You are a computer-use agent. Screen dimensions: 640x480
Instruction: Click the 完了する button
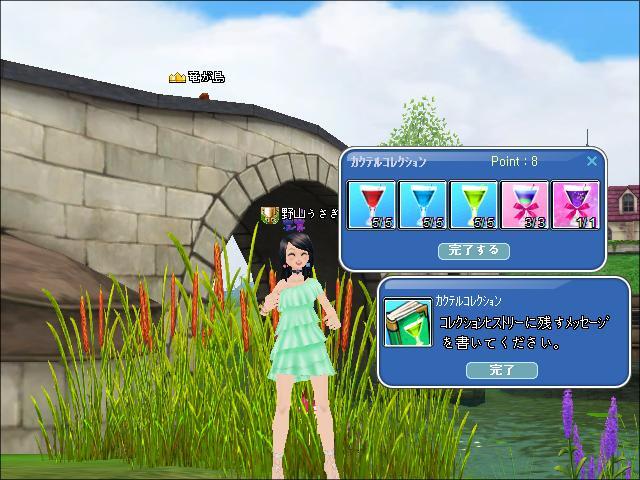[474, 250]
